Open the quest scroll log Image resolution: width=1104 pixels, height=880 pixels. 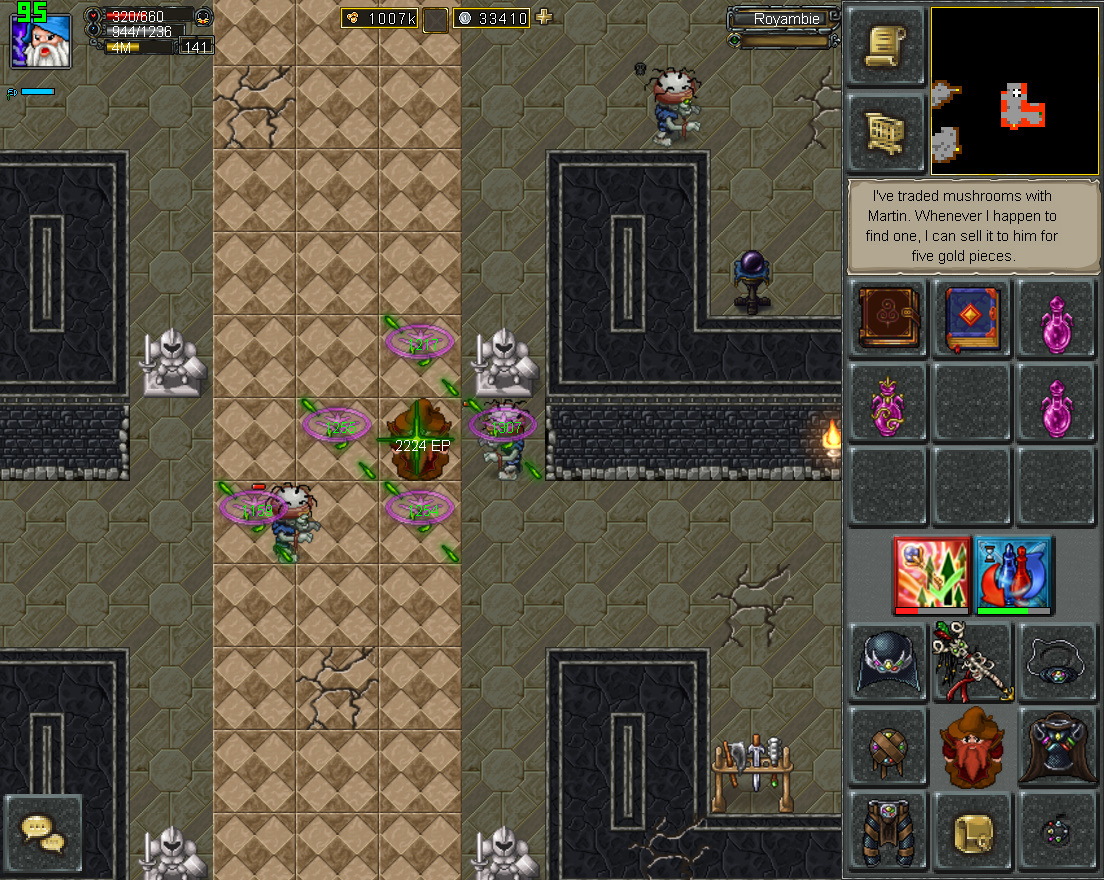pos(886,48)
